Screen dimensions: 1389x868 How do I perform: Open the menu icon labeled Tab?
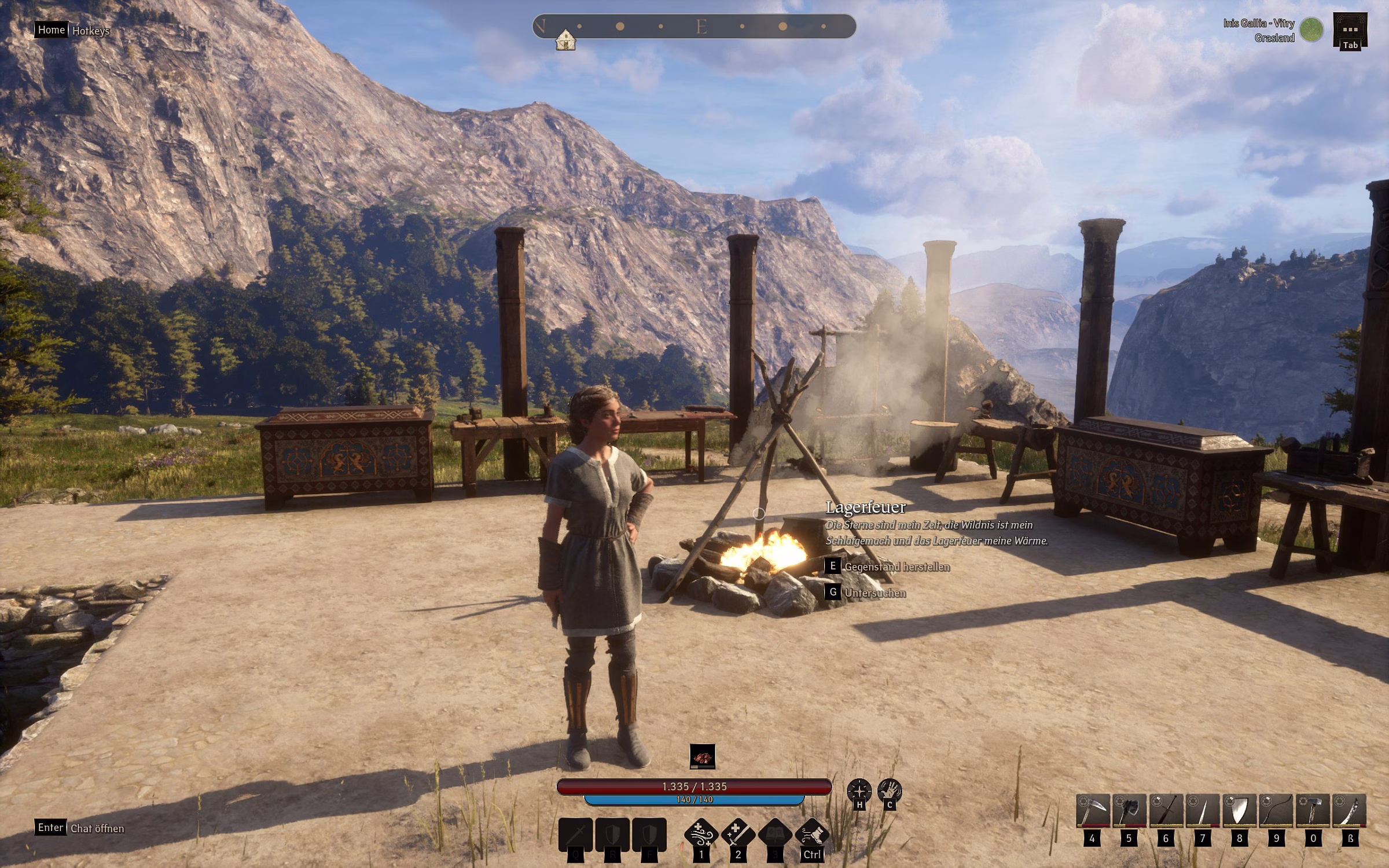point(1350,31)
